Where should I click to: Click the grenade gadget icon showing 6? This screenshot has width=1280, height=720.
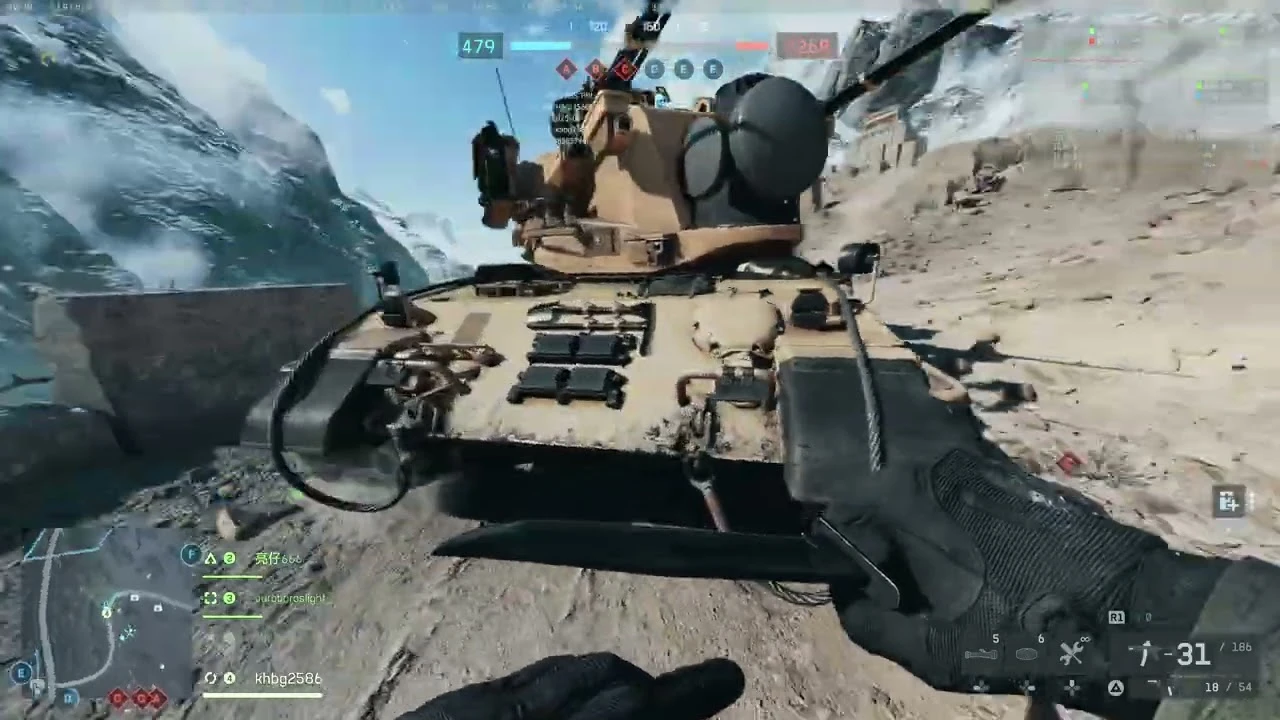click(1026, 653)
